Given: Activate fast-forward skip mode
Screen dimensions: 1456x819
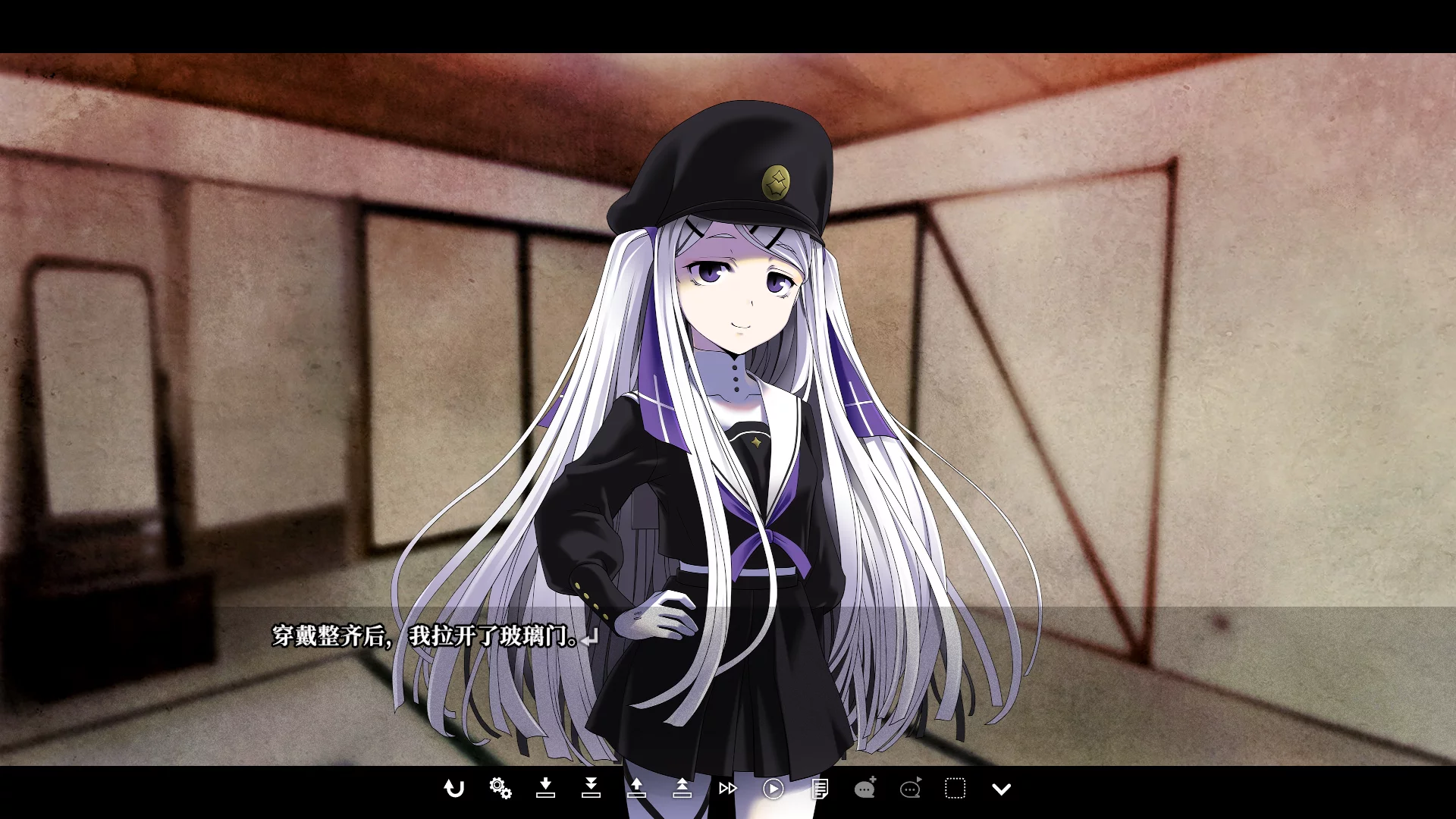Looking at the screenshot, I should pyautogui.click(x=727, y=789).
